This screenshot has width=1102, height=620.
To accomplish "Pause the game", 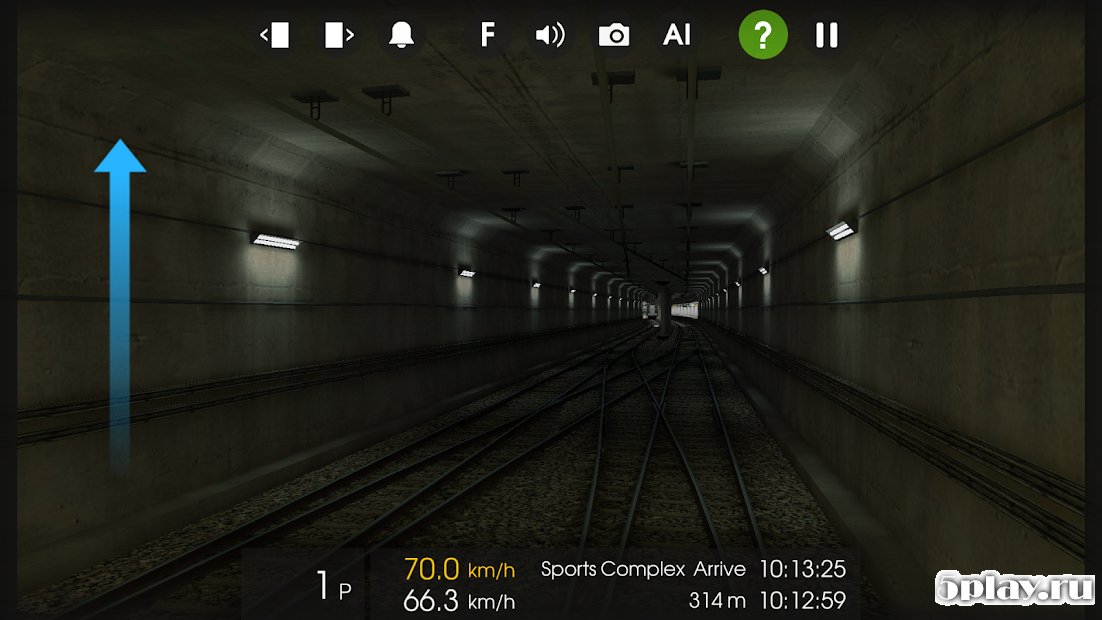I will pos(826,36).
